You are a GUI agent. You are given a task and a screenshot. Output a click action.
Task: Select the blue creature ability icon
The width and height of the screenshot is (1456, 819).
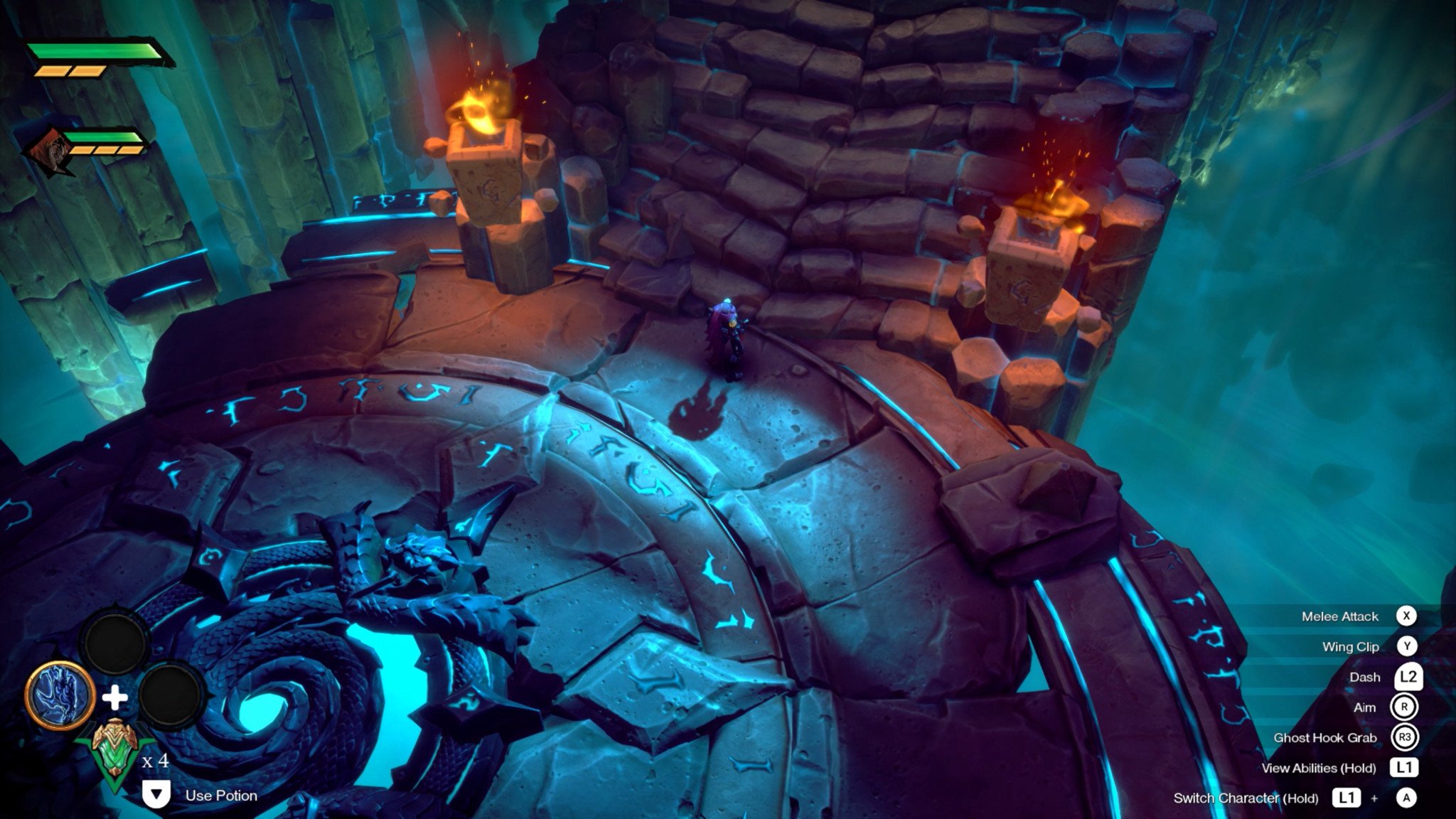[60, 695]
